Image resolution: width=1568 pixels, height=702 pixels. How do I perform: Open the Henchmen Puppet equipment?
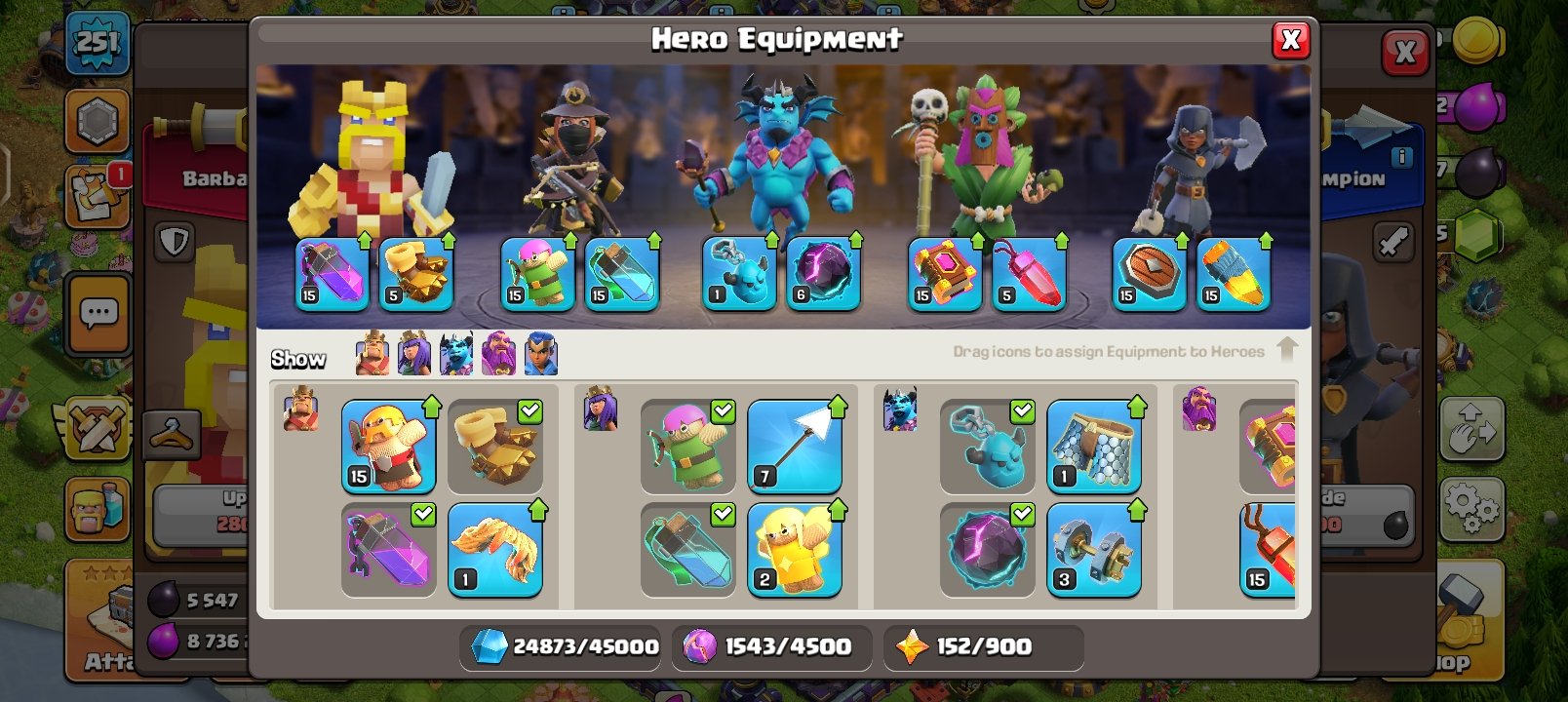(x=987, y=444)
